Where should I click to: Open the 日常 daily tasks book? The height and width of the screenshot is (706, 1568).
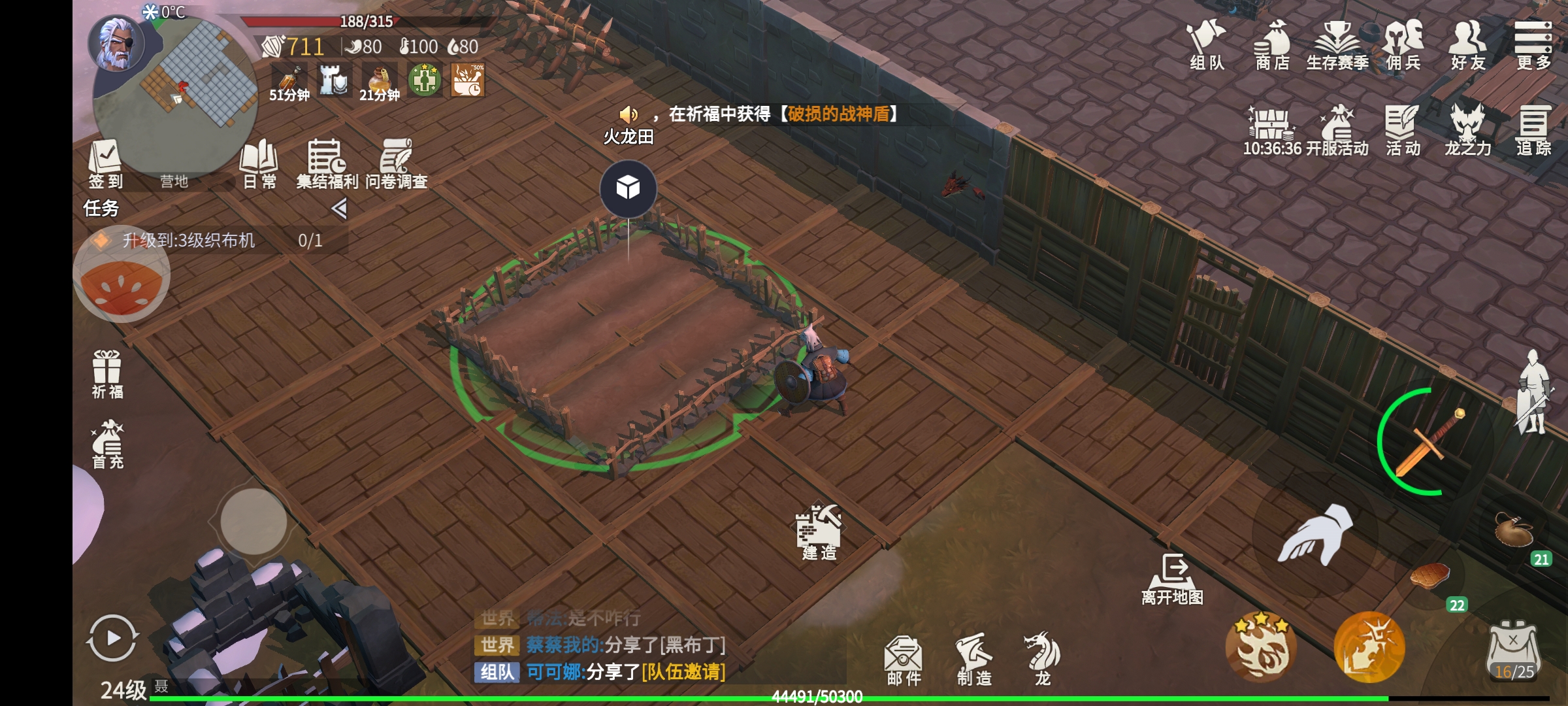(259, 163)
